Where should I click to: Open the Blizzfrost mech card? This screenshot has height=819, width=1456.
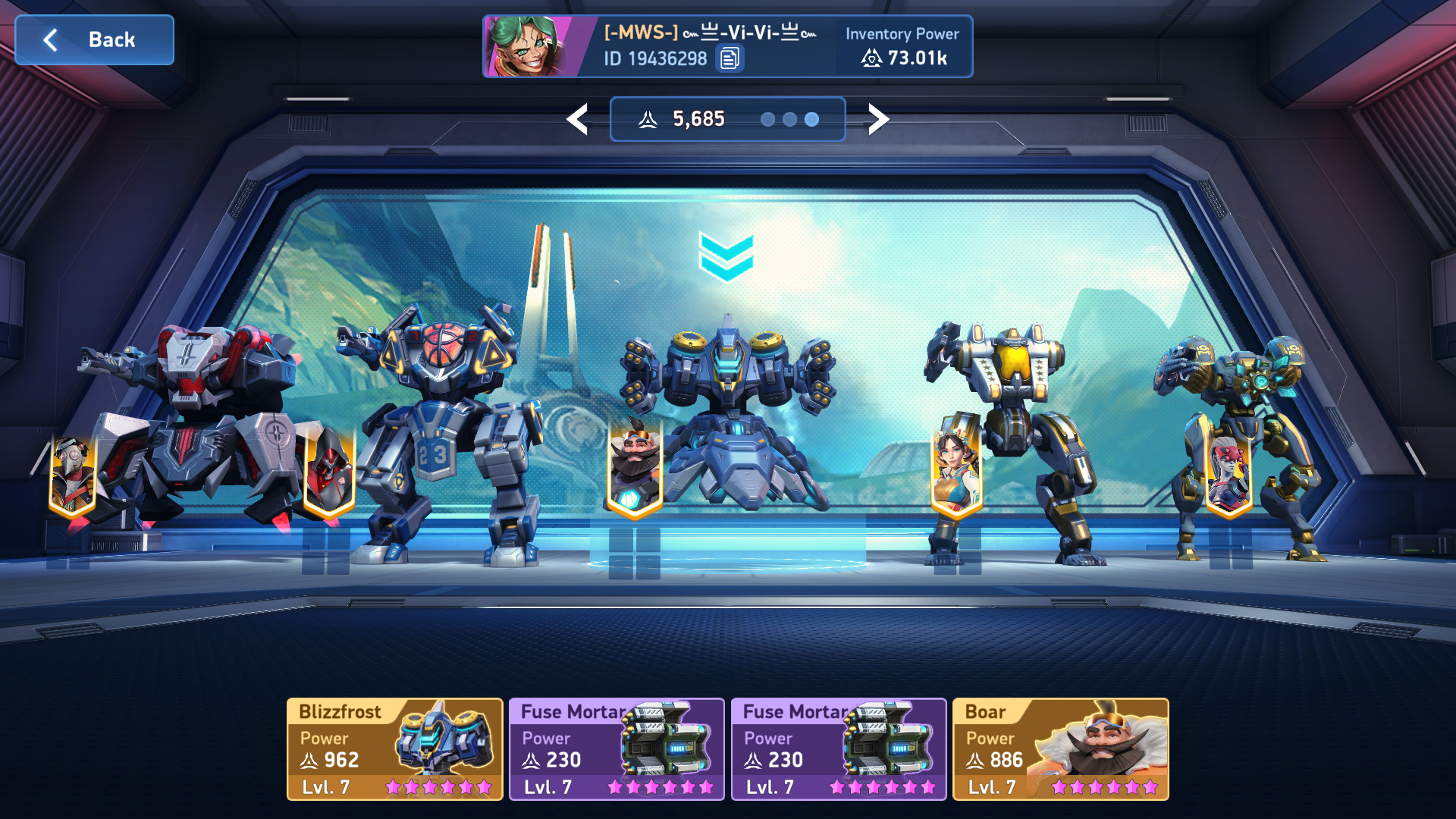(394, 749)
